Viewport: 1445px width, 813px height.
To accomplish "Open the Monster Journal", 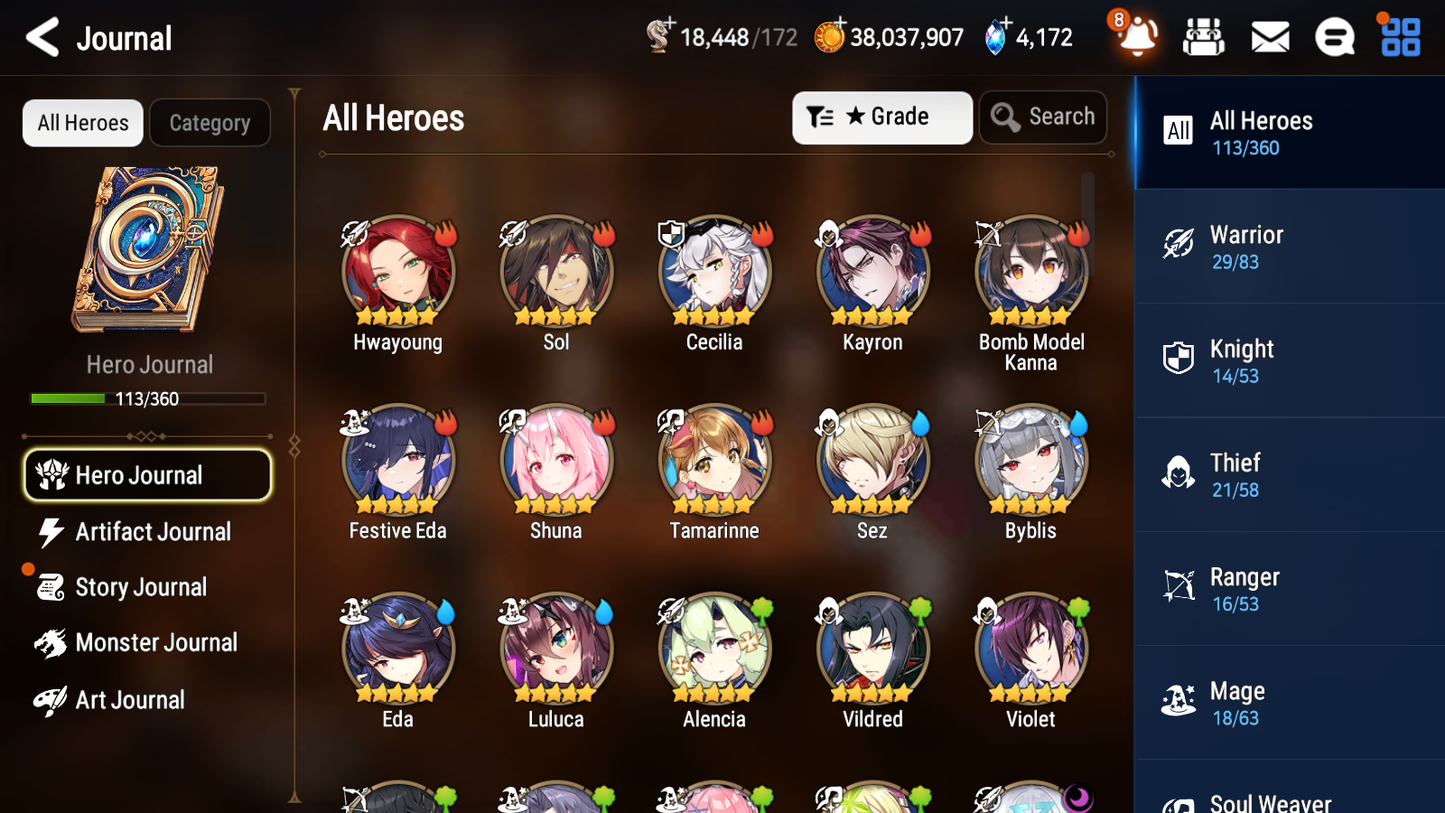I will pos(156,643).
